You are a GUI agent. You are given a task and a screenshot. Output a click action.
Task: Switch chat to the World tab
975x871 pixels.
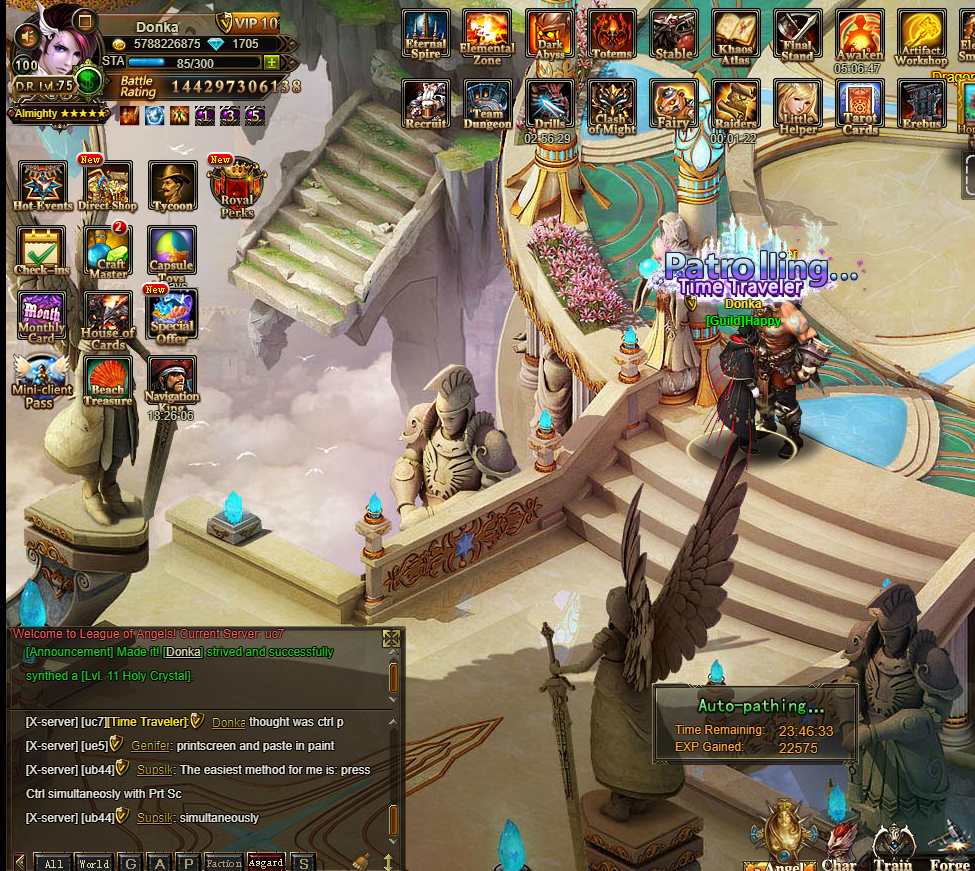tap(94, 863)
